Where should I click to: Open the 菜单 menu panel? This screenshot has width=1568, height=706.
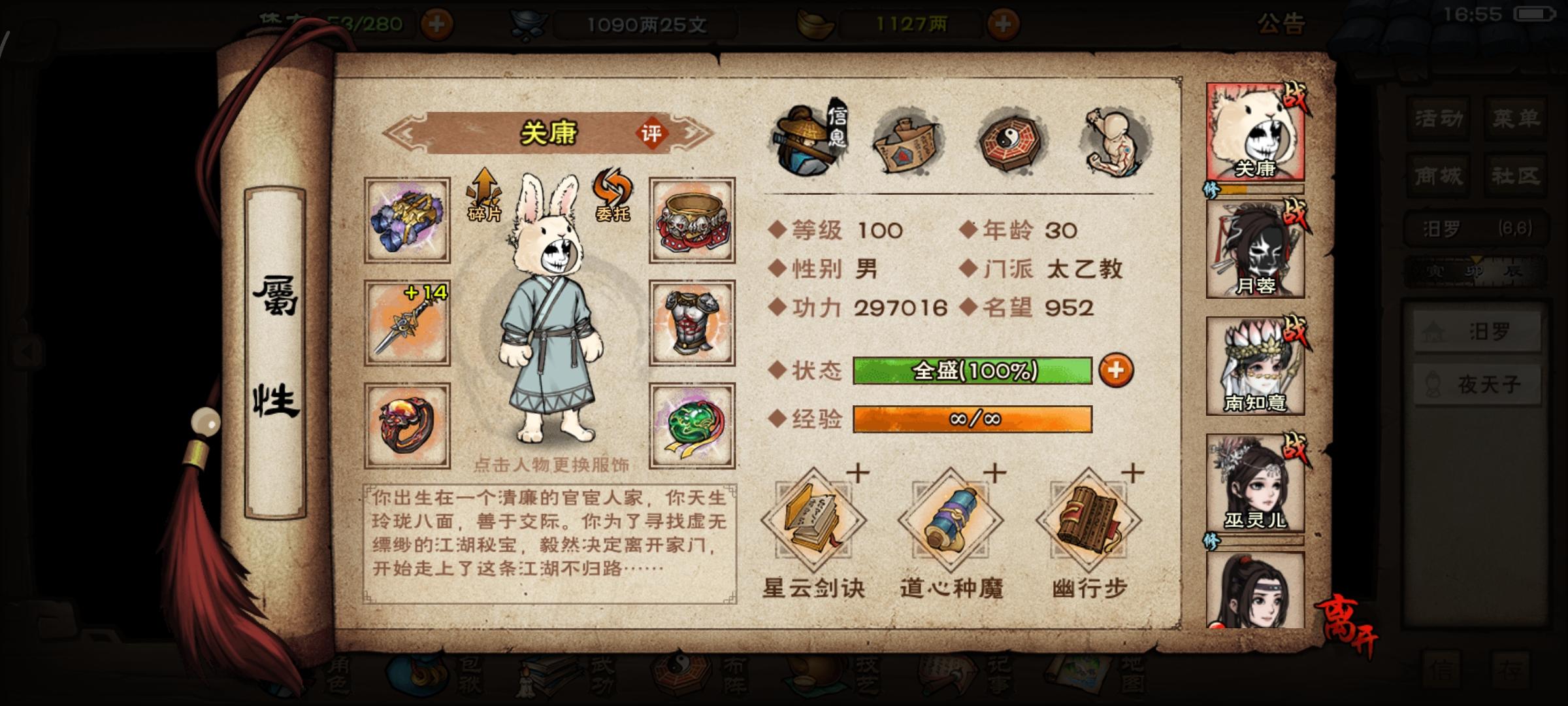[1516, 118]
